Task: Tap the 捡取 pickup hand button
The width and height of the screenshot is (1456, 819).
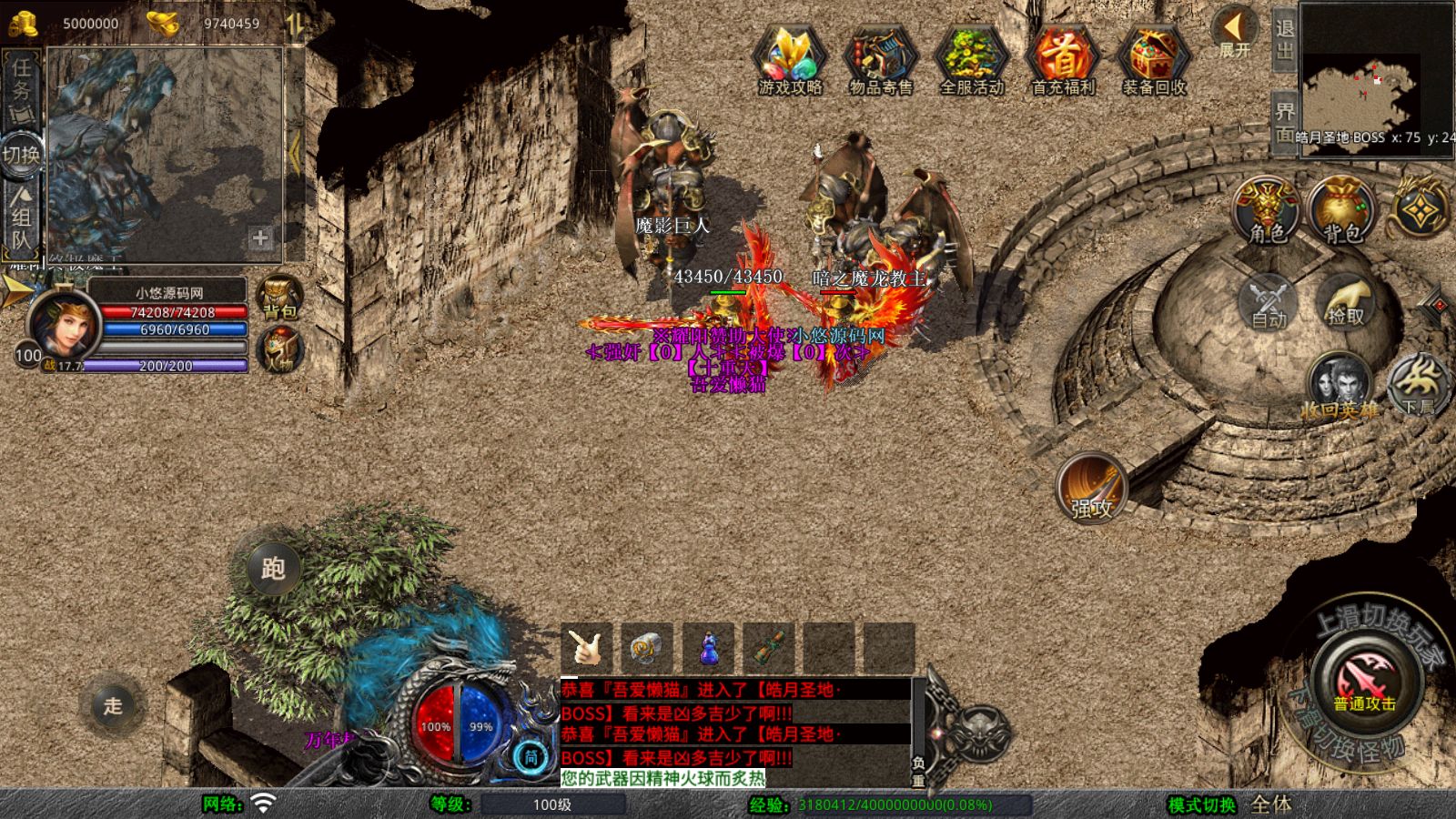Action: (1346, 302)
